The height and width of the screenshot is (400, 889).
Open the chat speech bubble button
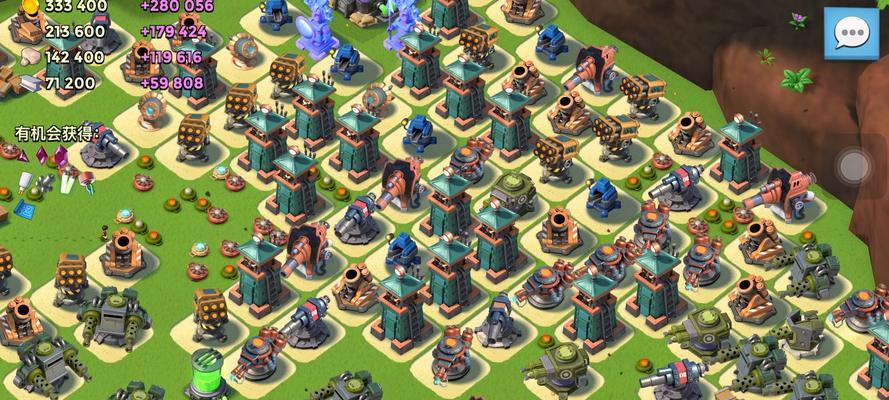[850, 33]
